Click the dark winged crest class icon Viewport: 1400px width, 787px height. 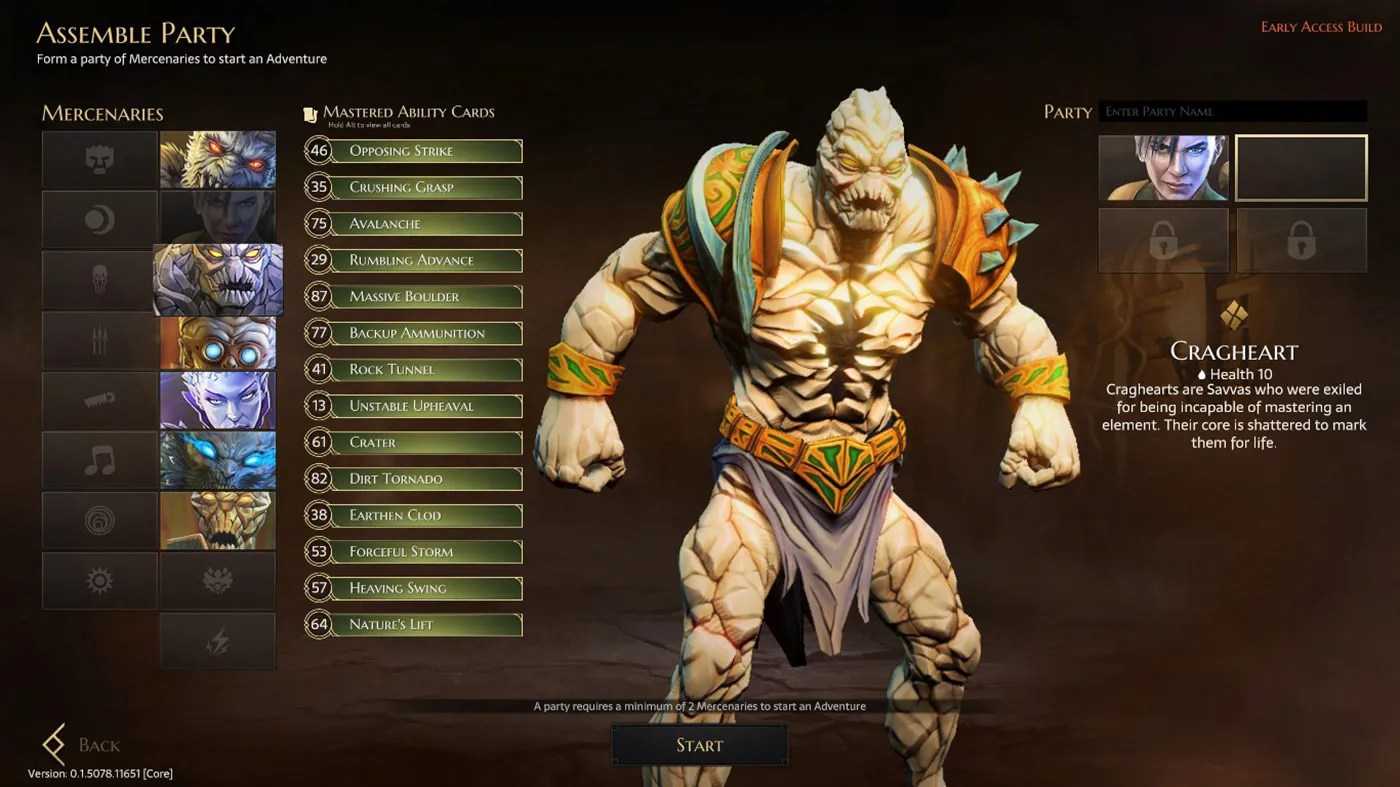218,579
